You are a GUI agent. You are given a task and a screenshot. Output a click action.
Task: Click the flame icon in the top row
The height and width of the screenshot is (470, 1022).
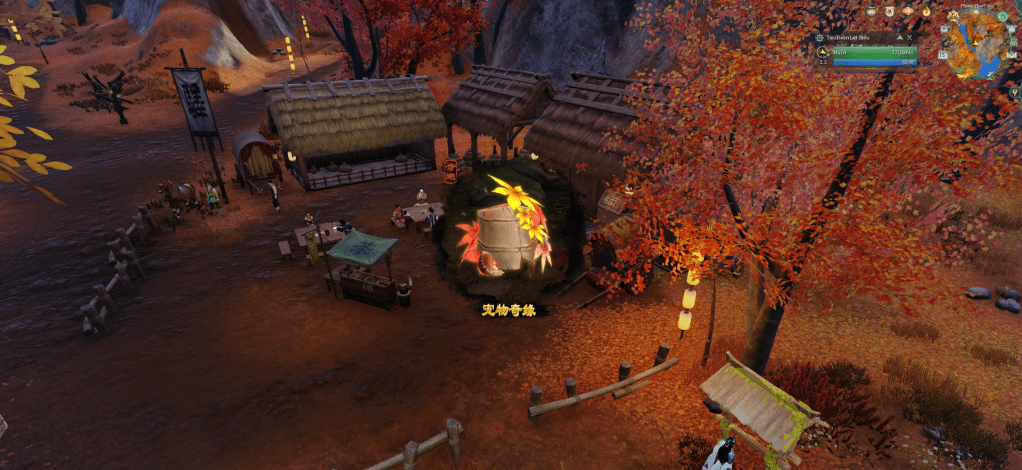[x=926, y=11]
